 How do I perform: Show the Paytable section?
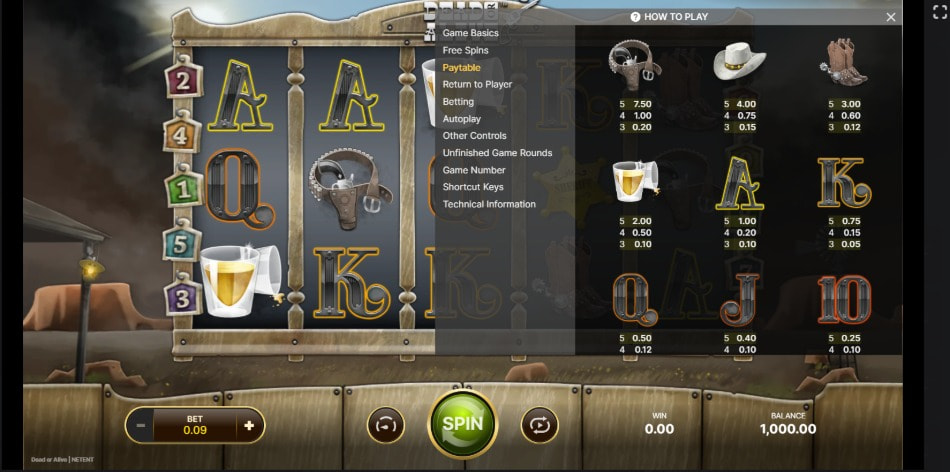click(462, 67)
